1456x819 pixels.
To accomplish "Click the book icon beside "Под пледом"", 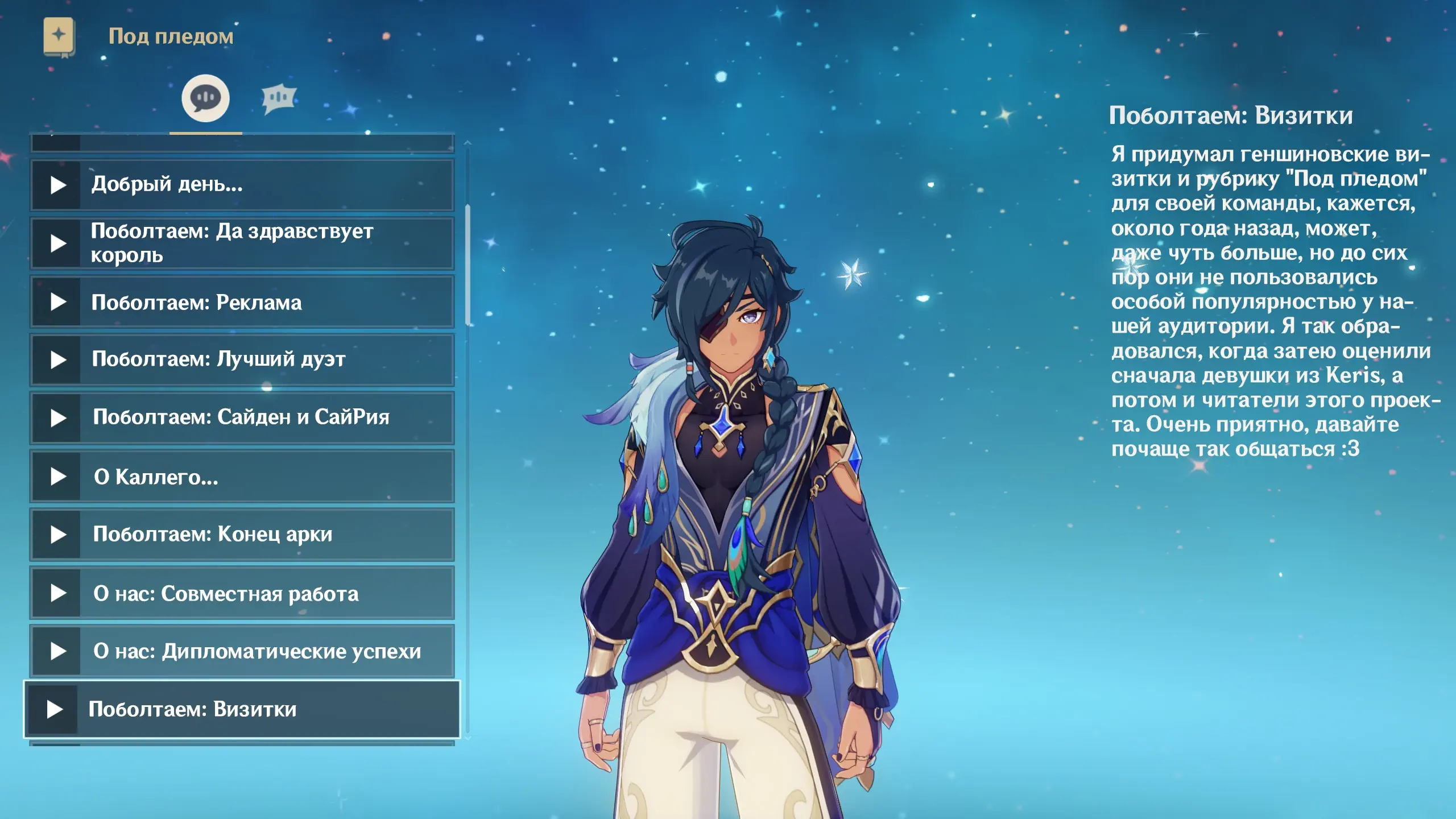I will pyautogui.click(x=59, y=37).
